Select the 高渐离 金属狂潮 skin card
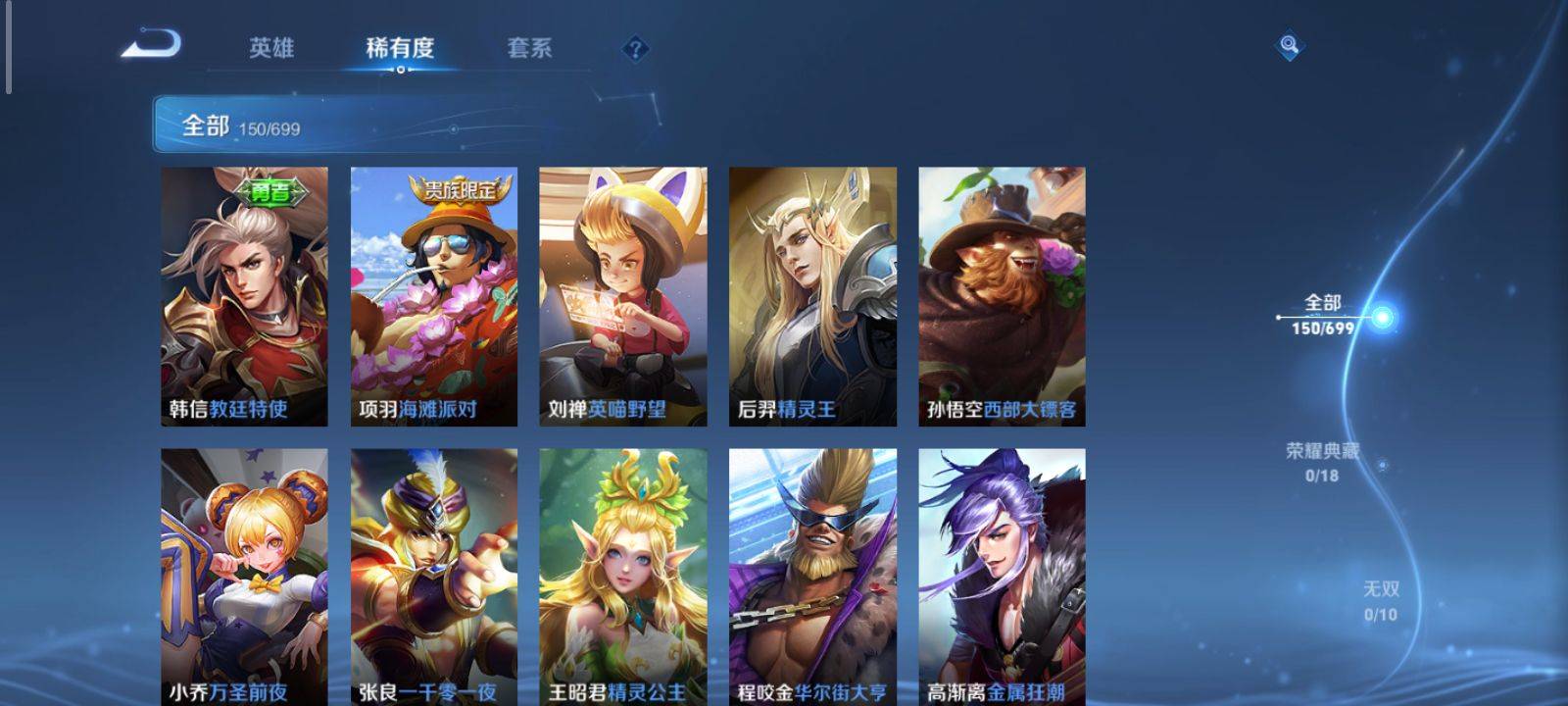Viewport: 1568px width, 706px height. point(1002,577)
